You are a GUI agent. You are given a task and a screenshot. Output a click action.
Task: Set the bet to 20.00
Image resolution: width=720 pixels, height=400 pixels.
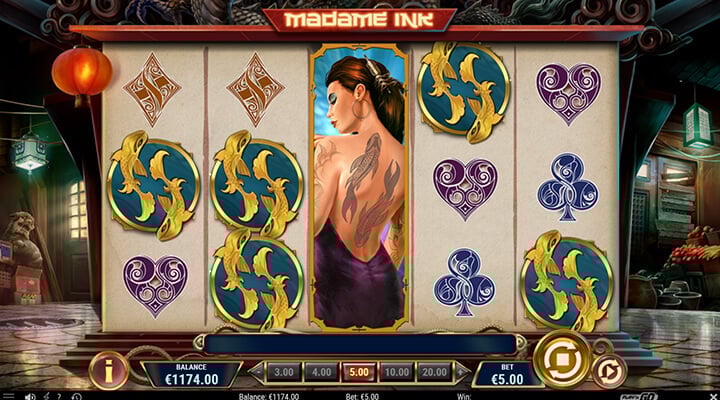click(x=434, y=372)
